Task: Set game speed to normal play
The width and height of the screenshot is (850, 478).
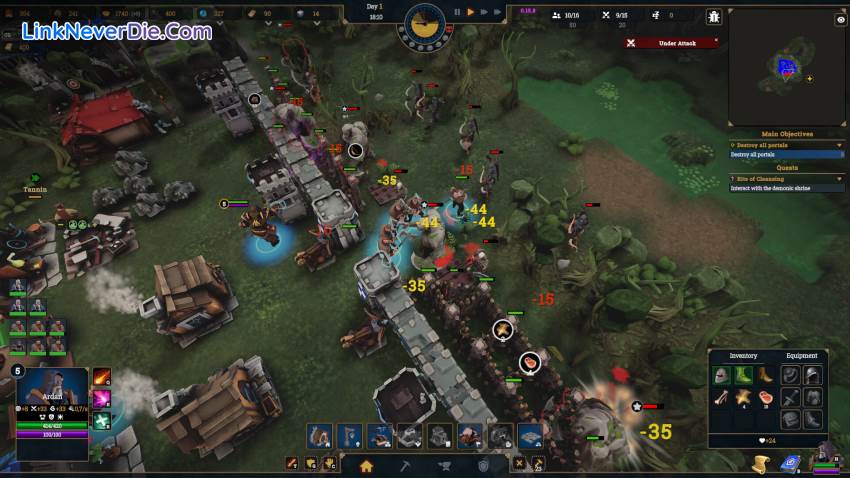Action: click(x=471, y=12)
